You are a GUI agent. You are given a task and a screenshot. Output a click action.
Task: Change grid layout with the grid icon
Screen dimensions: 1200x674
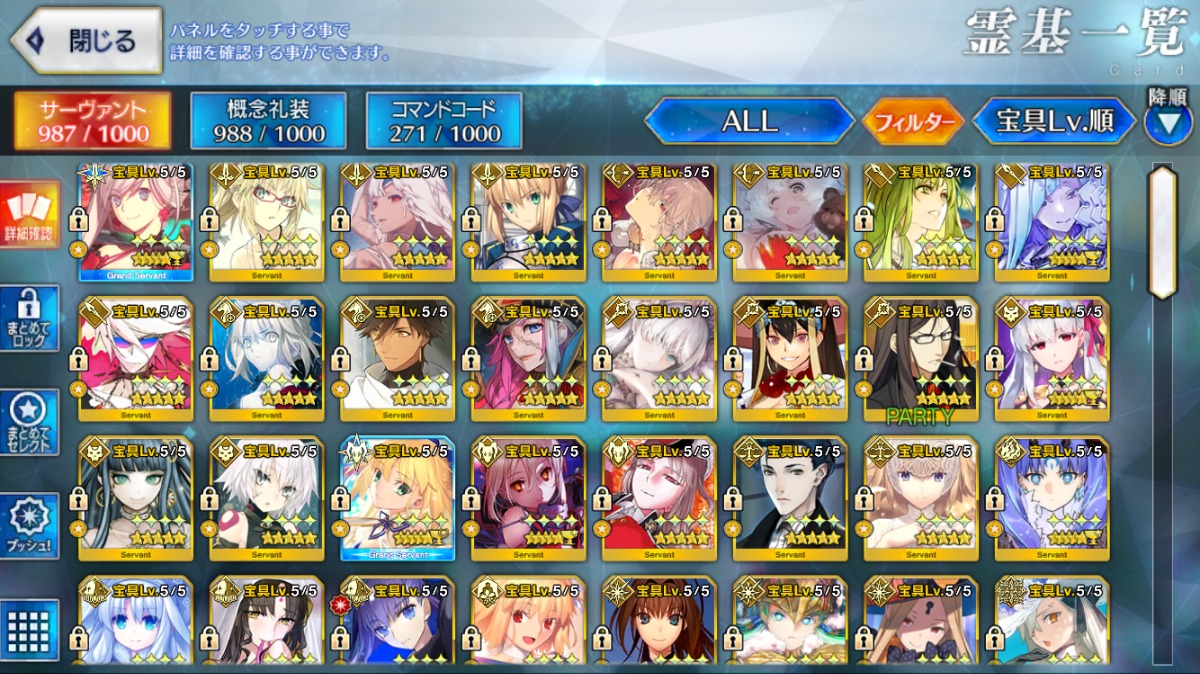[x=31, y=630]
